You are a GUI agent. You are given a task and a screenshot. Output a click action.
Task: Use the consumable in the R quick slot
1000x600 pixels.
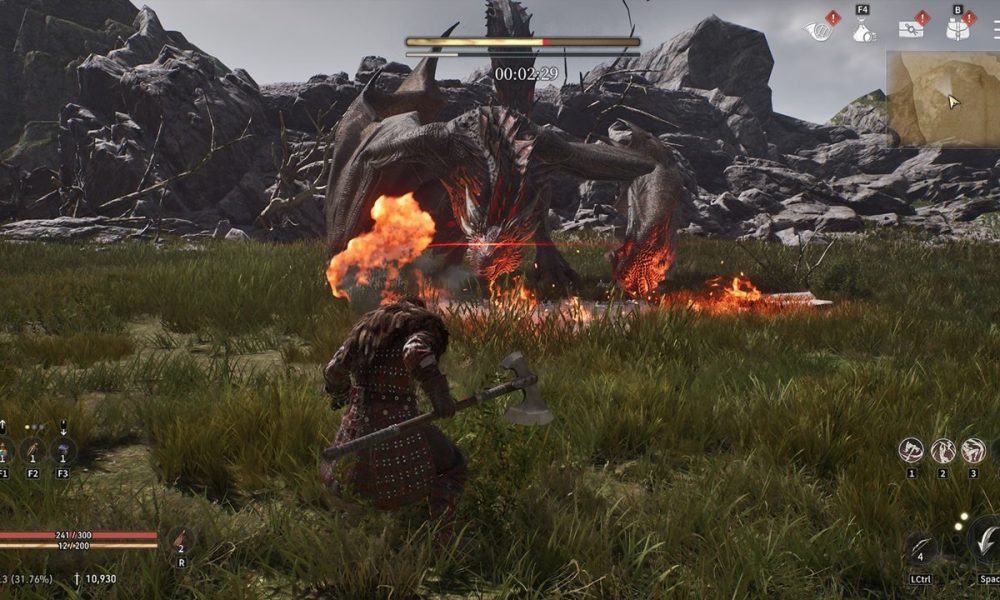tap(180, 541)
